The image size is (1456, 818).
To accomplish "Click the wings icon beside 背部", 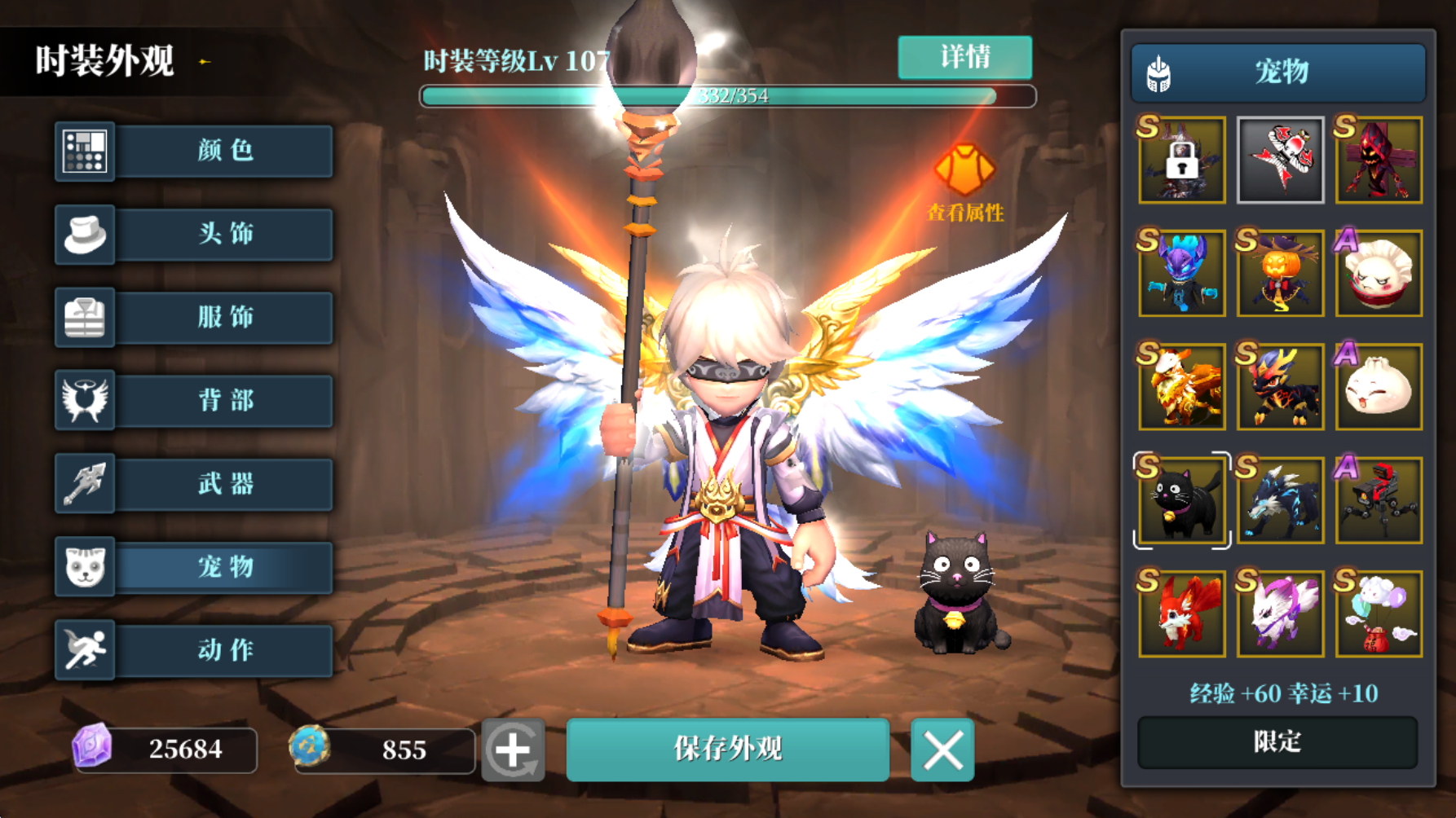I will pyautogui.click(x=85, y=401).
